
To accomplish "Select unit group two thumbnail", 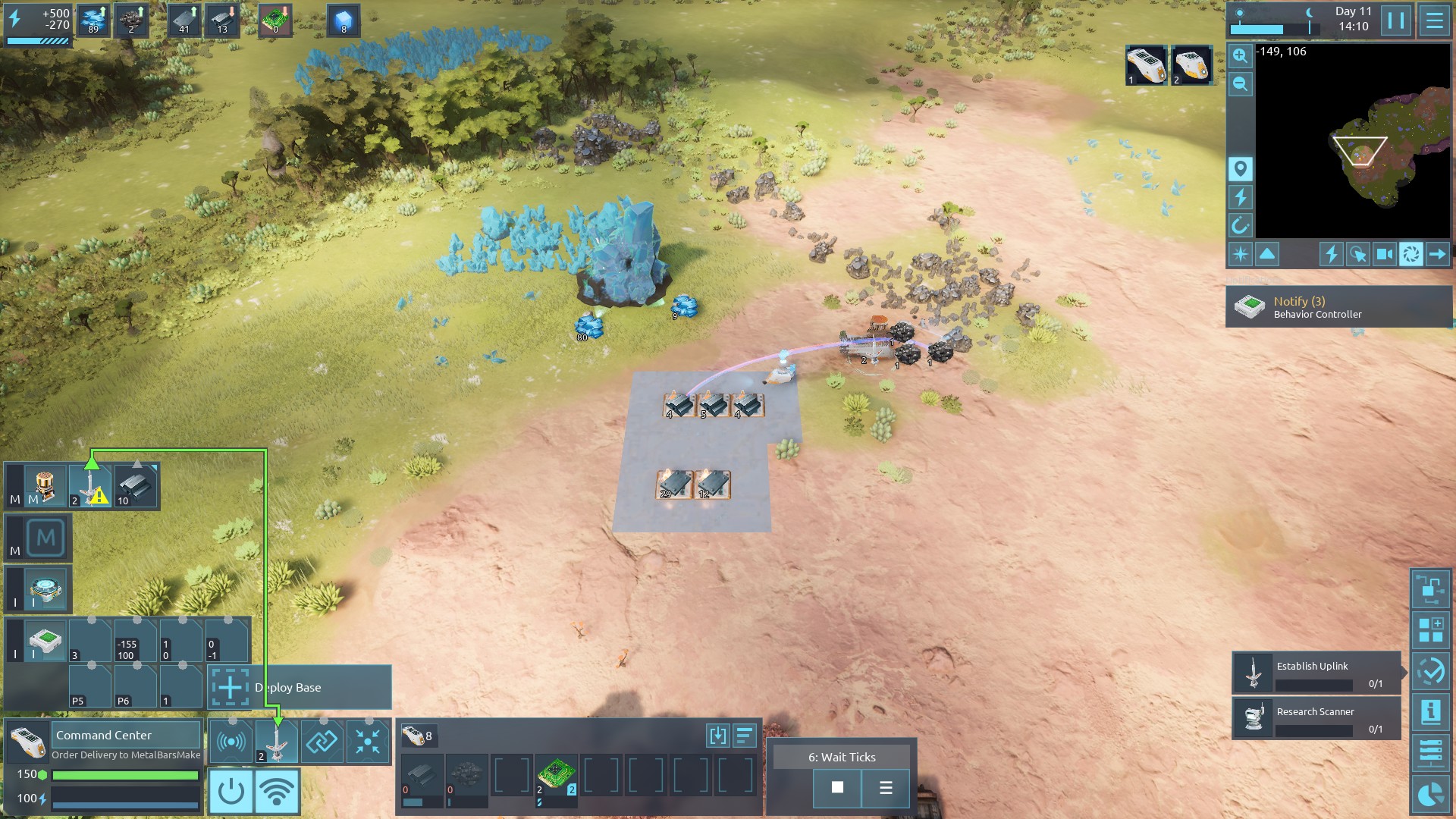I will 1191,65.
